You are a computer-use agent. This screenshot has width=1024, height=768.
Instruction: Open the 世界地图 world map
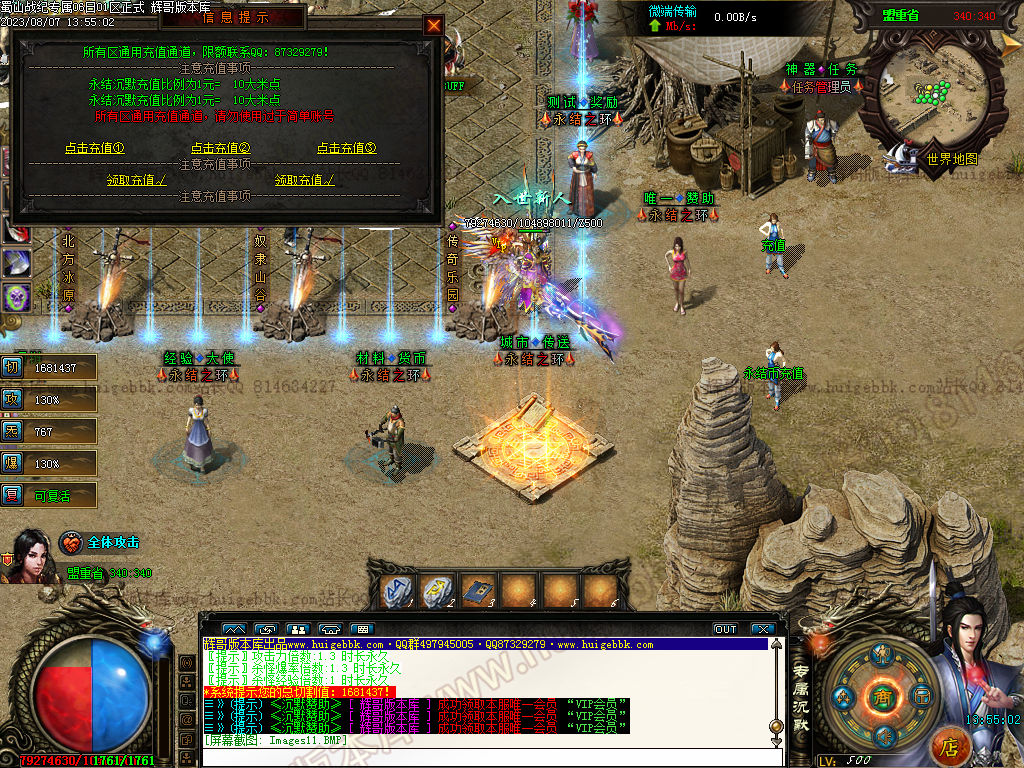pyautogui.click(x=950, y=158)
